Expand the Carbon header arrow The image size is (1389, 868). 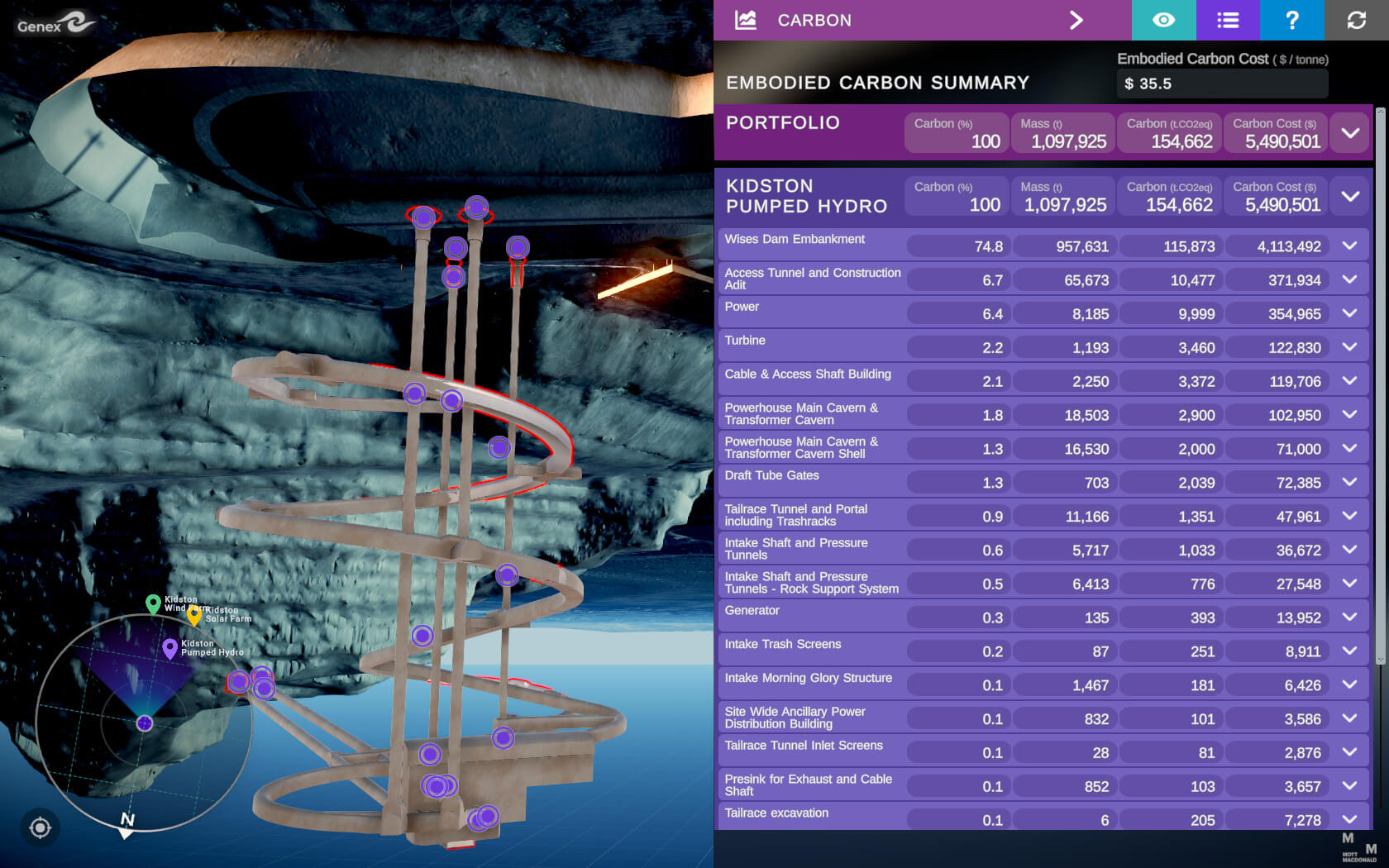pyautogui.click(x=1076, y=20)
